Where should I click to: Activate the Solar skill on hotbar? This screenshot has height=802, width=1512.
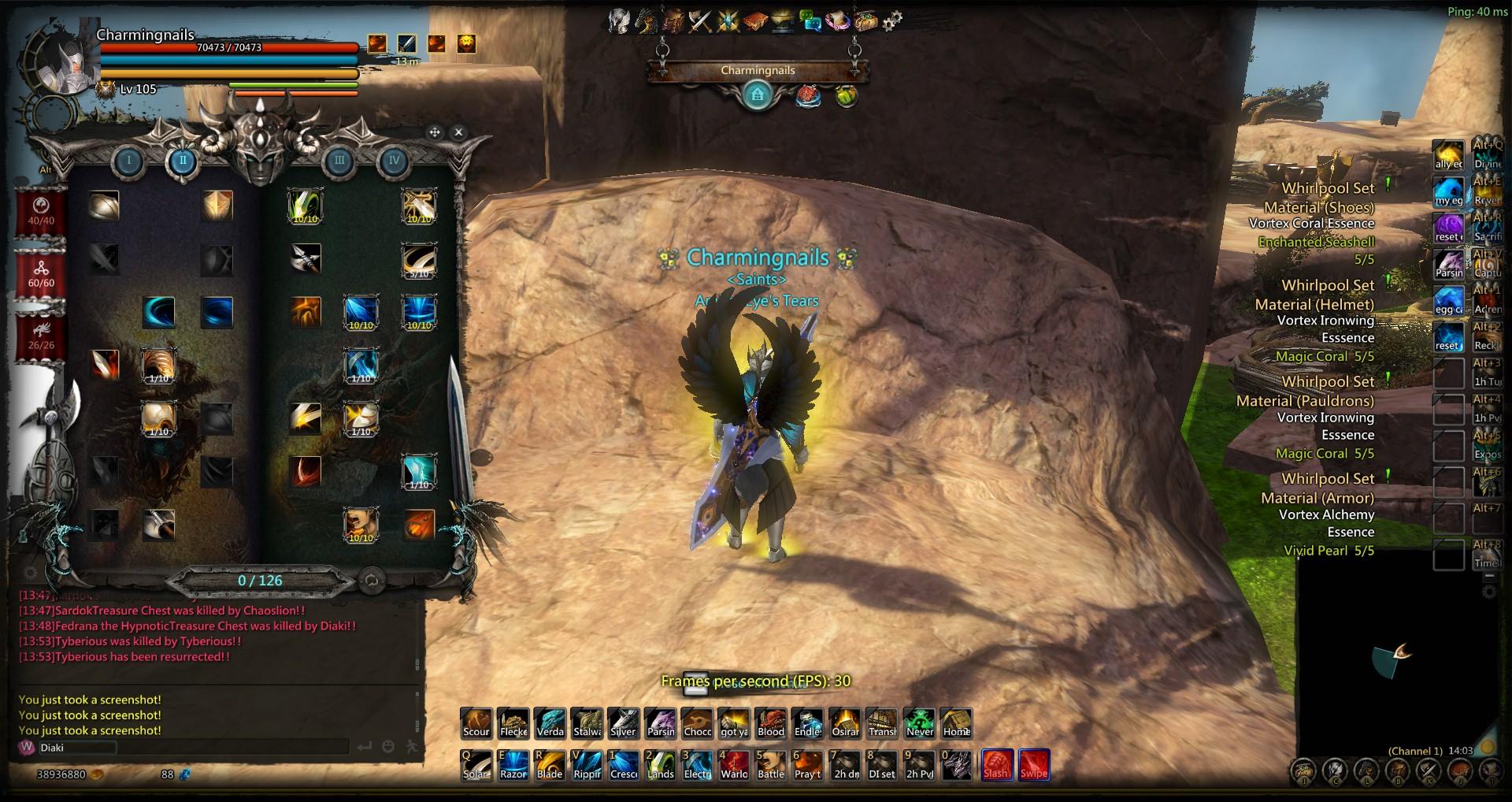(476, 765)
